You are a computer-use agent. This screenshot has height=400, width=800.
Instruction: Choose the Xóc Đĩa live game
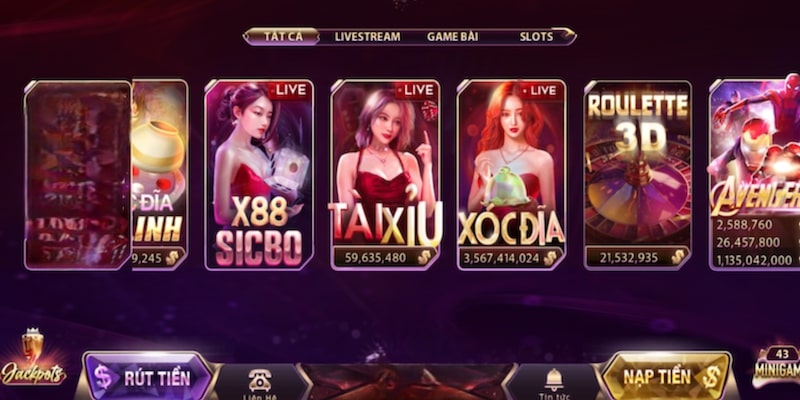(511, 175)
